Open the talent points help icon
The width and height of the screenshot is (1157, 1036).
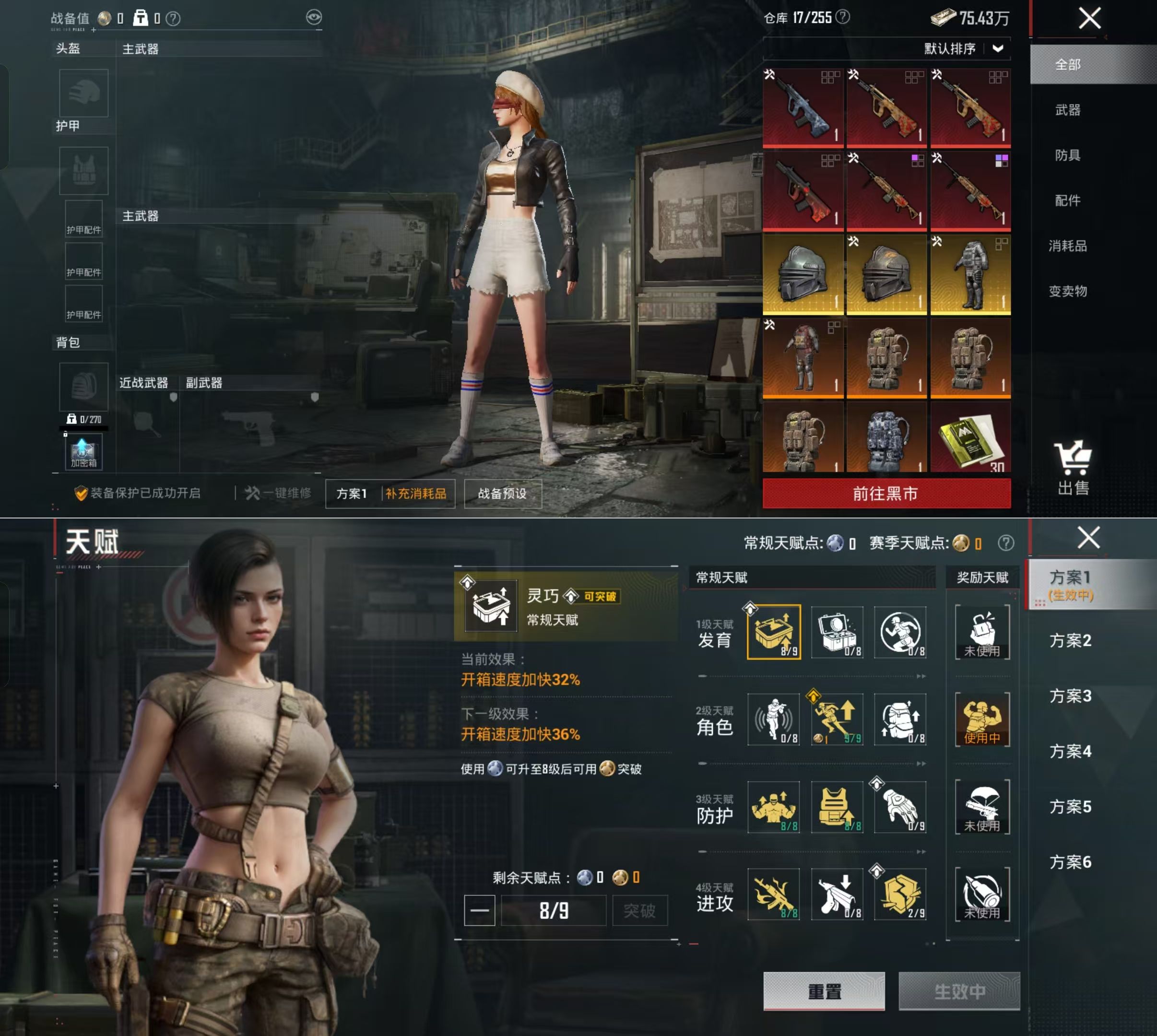coord(1006,543)
